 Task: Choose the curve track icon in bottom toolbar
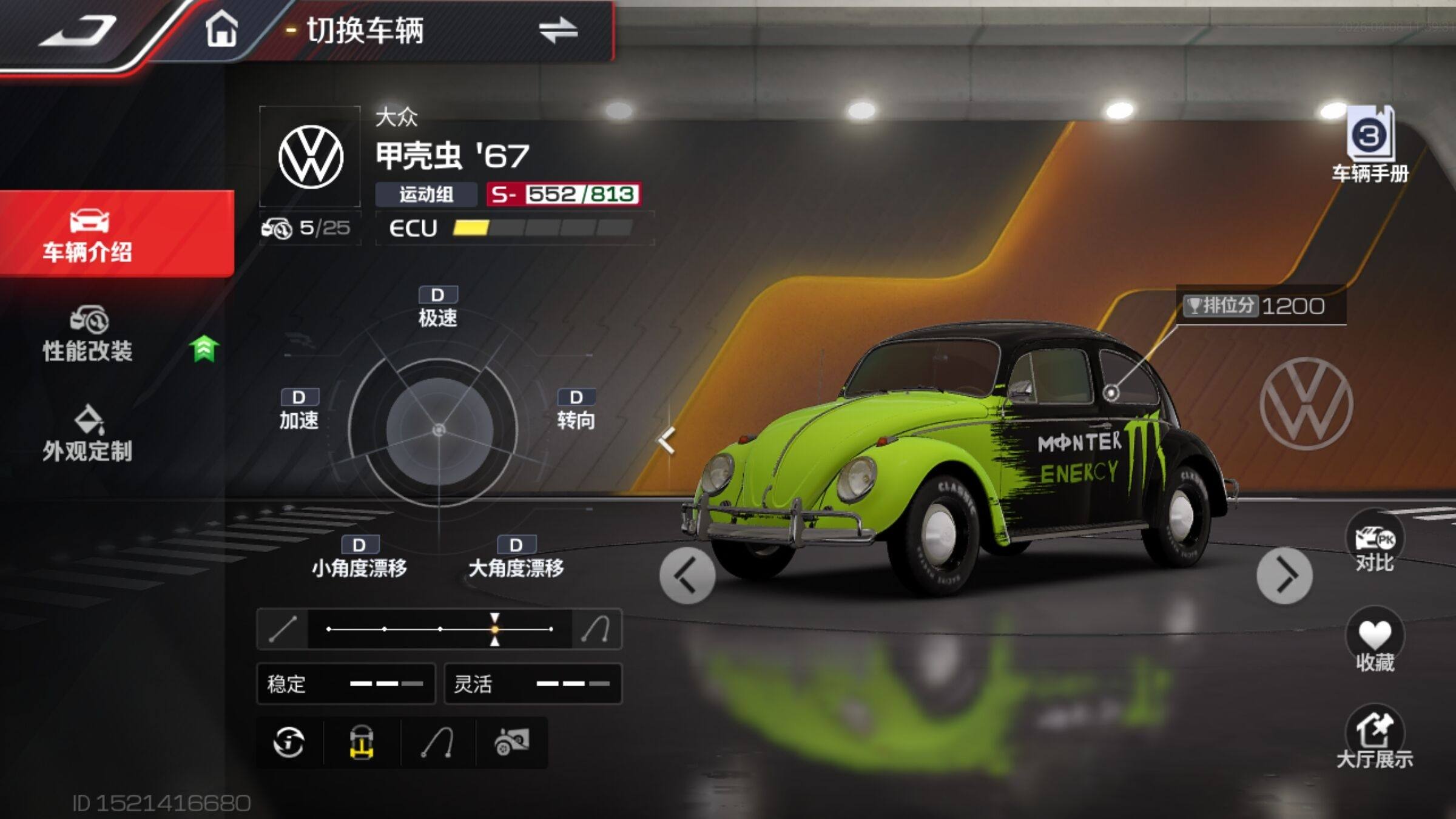438,742
